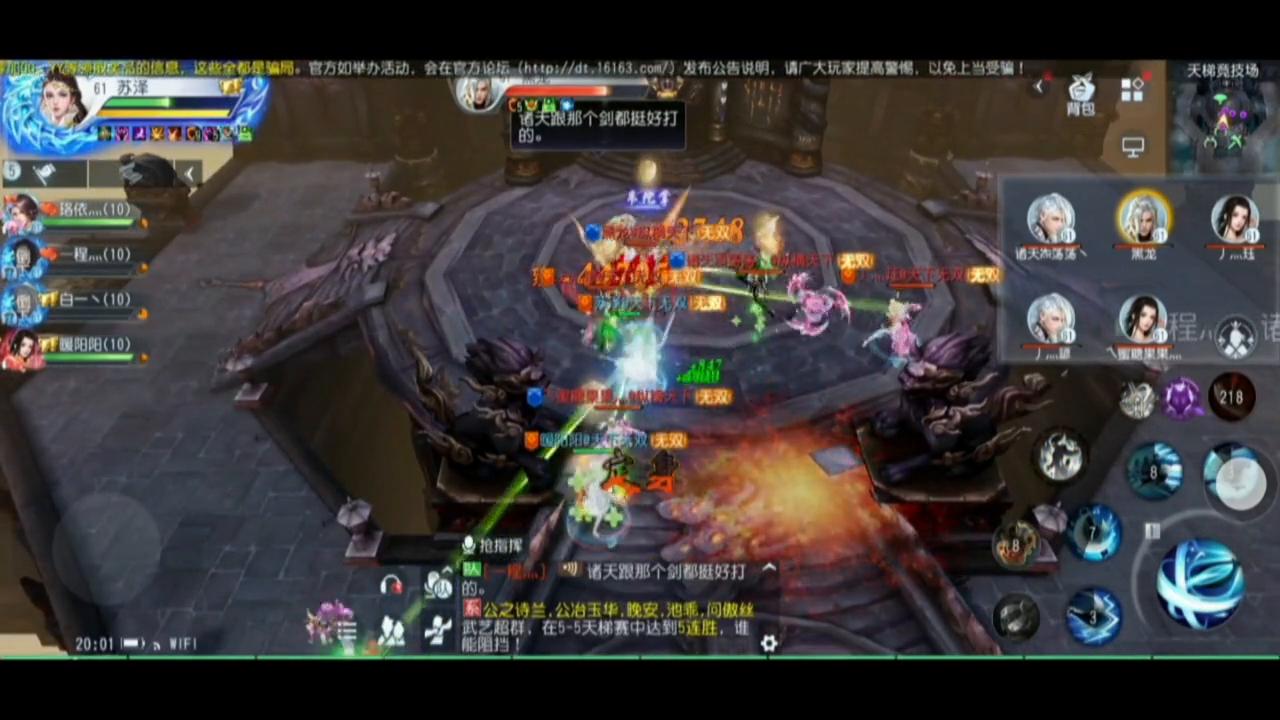Open the 背包 backpack icon
1280x720 pixels.
tap(1080, 93)
